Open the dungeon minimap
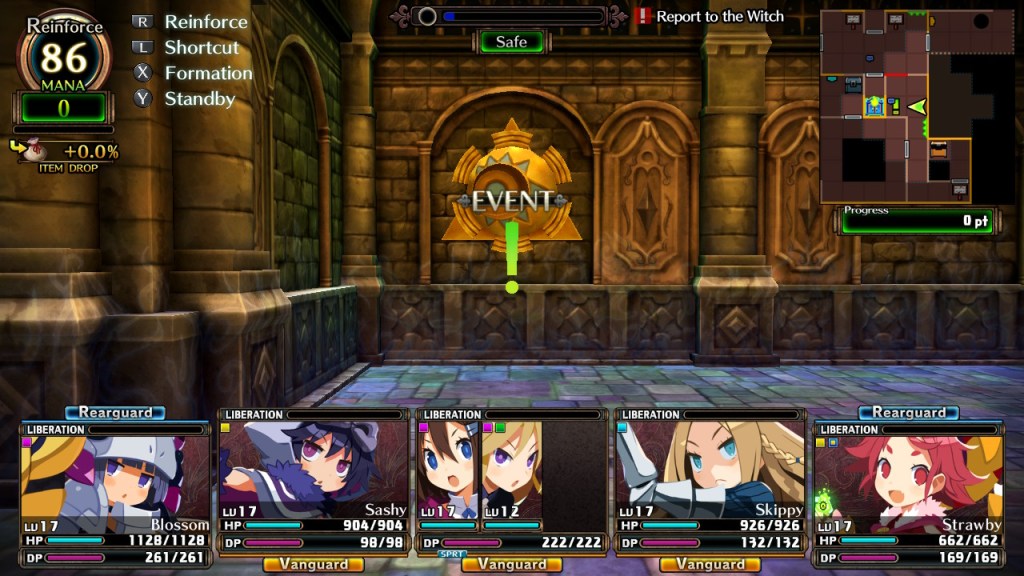This screenshot has width=1024, height=576. pos(908,105)
